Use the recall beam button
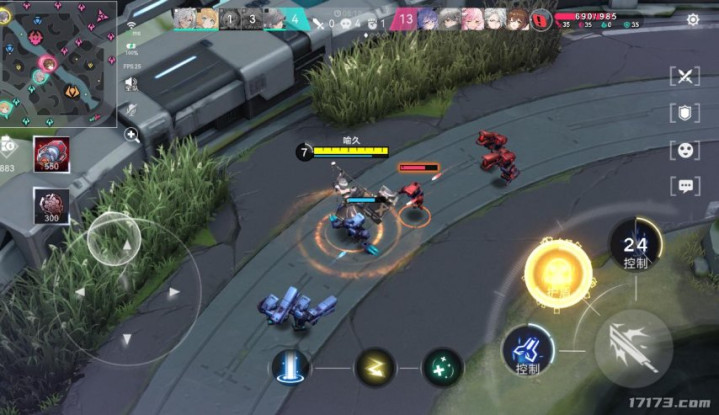 pos(290,367)
